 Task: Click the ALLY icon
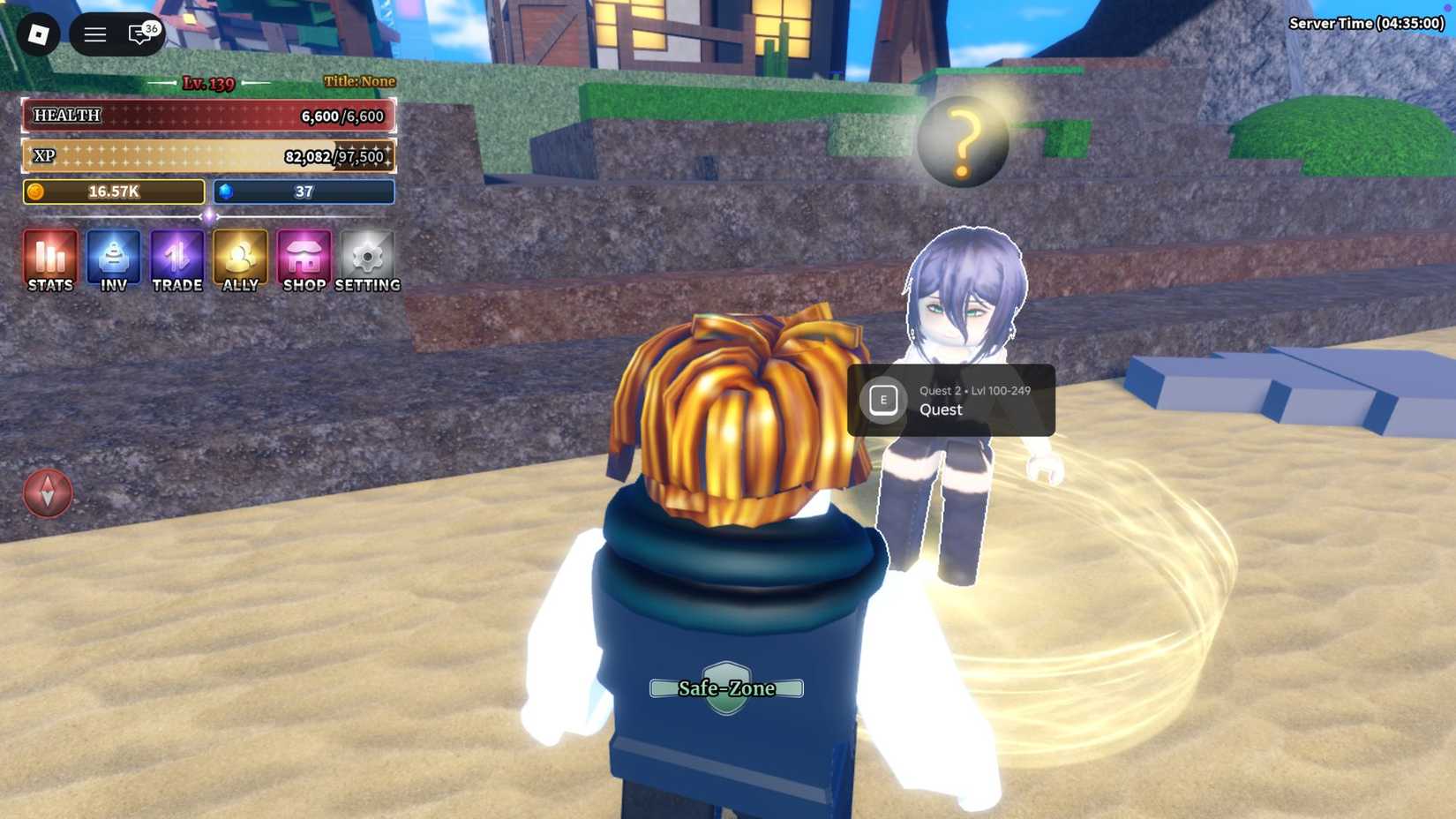click(239, 260)
